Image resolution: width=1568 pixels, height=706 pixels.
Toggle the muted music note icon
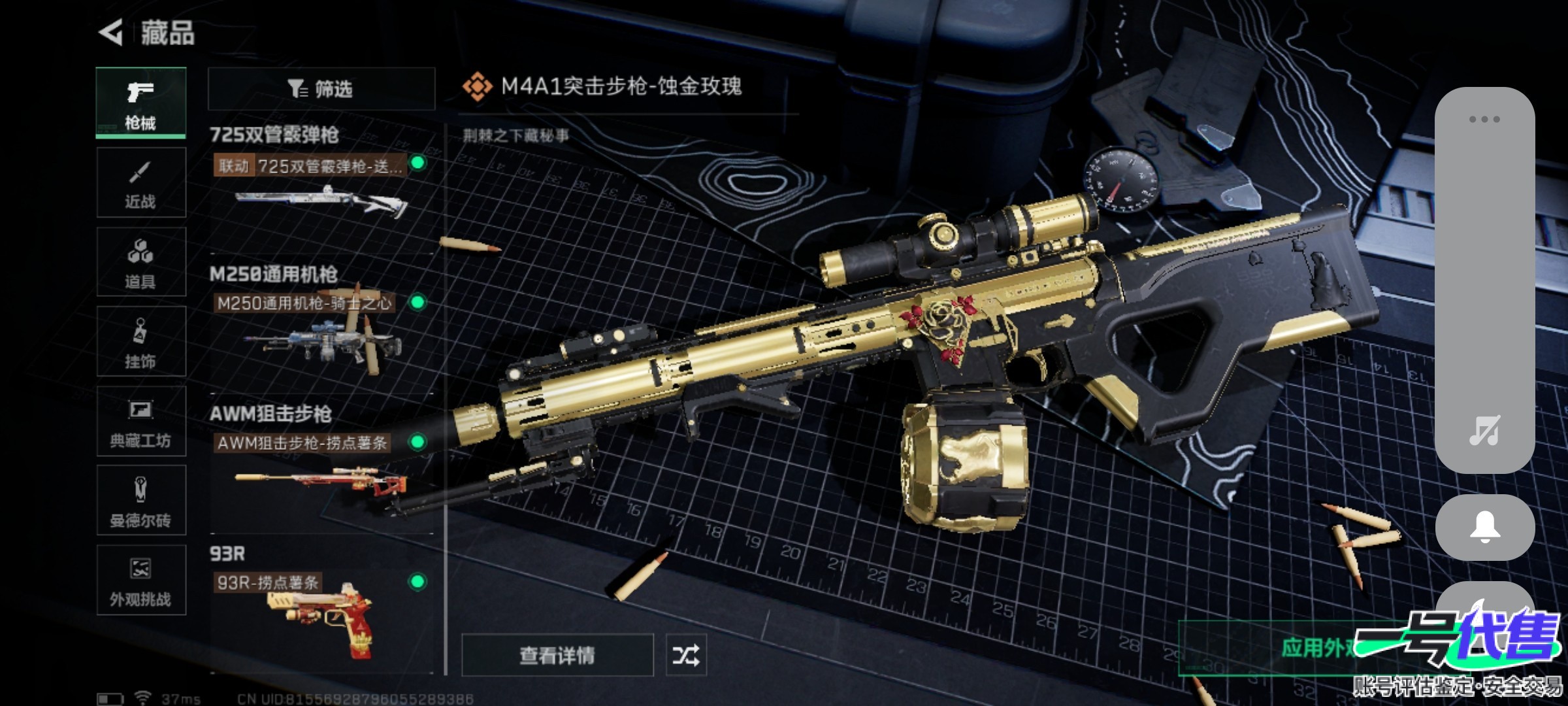[1484, 431]
